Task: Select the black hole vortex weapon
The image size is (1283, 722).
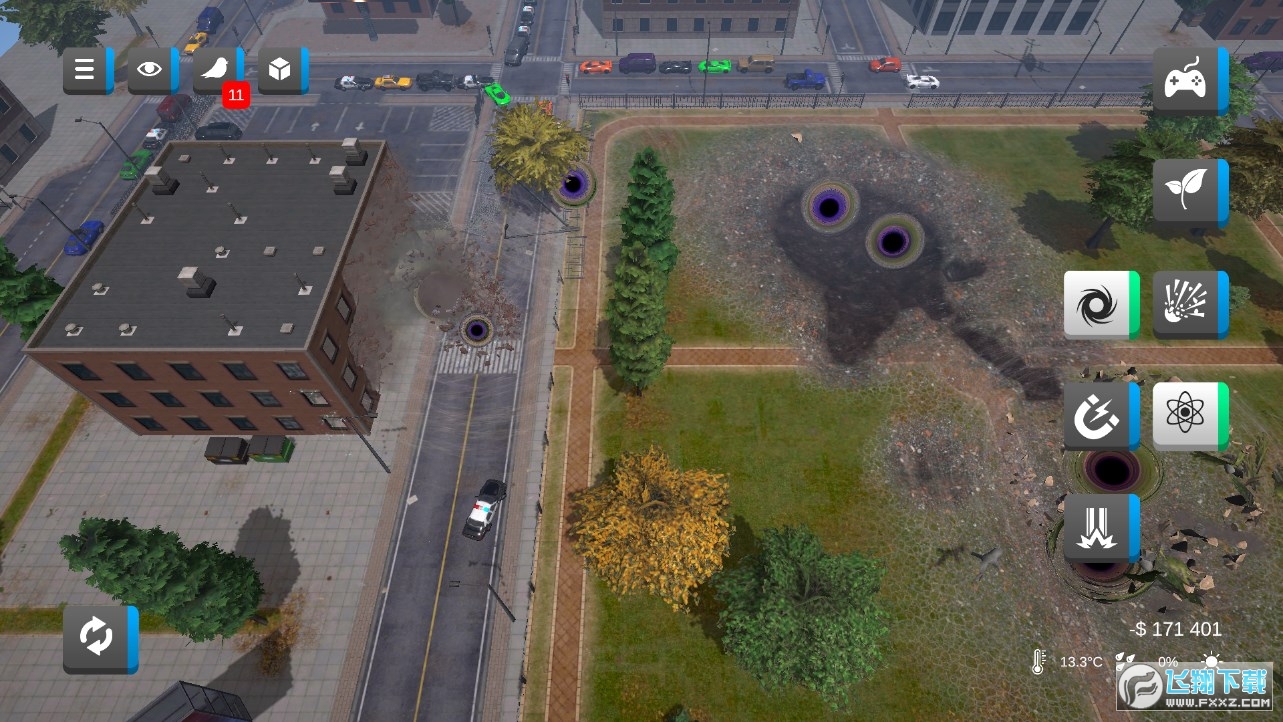Action: point(1099,304)
